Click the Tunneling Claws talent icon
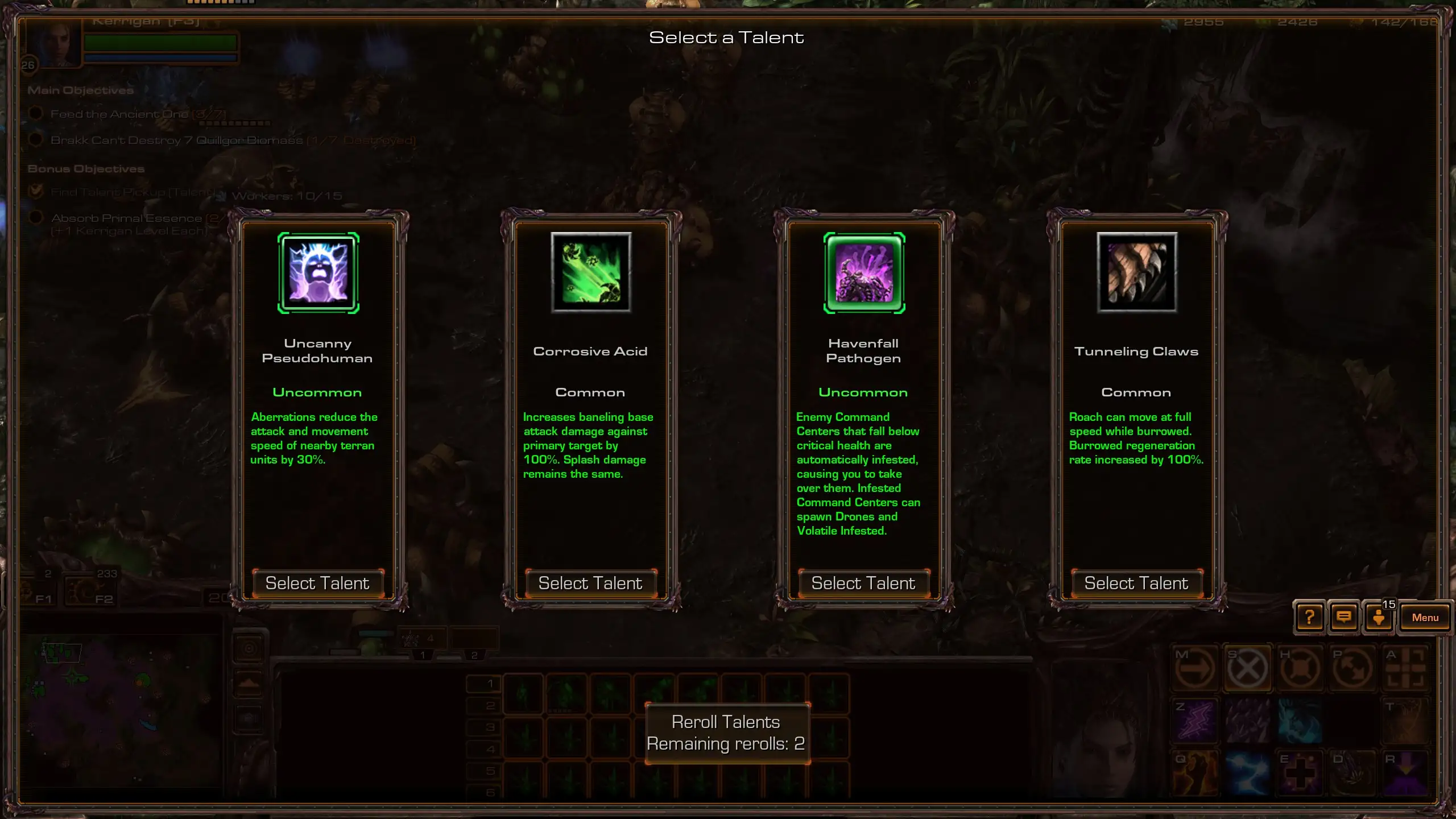The height and width of the screenshot is (819, 1456). [1137, 273]
